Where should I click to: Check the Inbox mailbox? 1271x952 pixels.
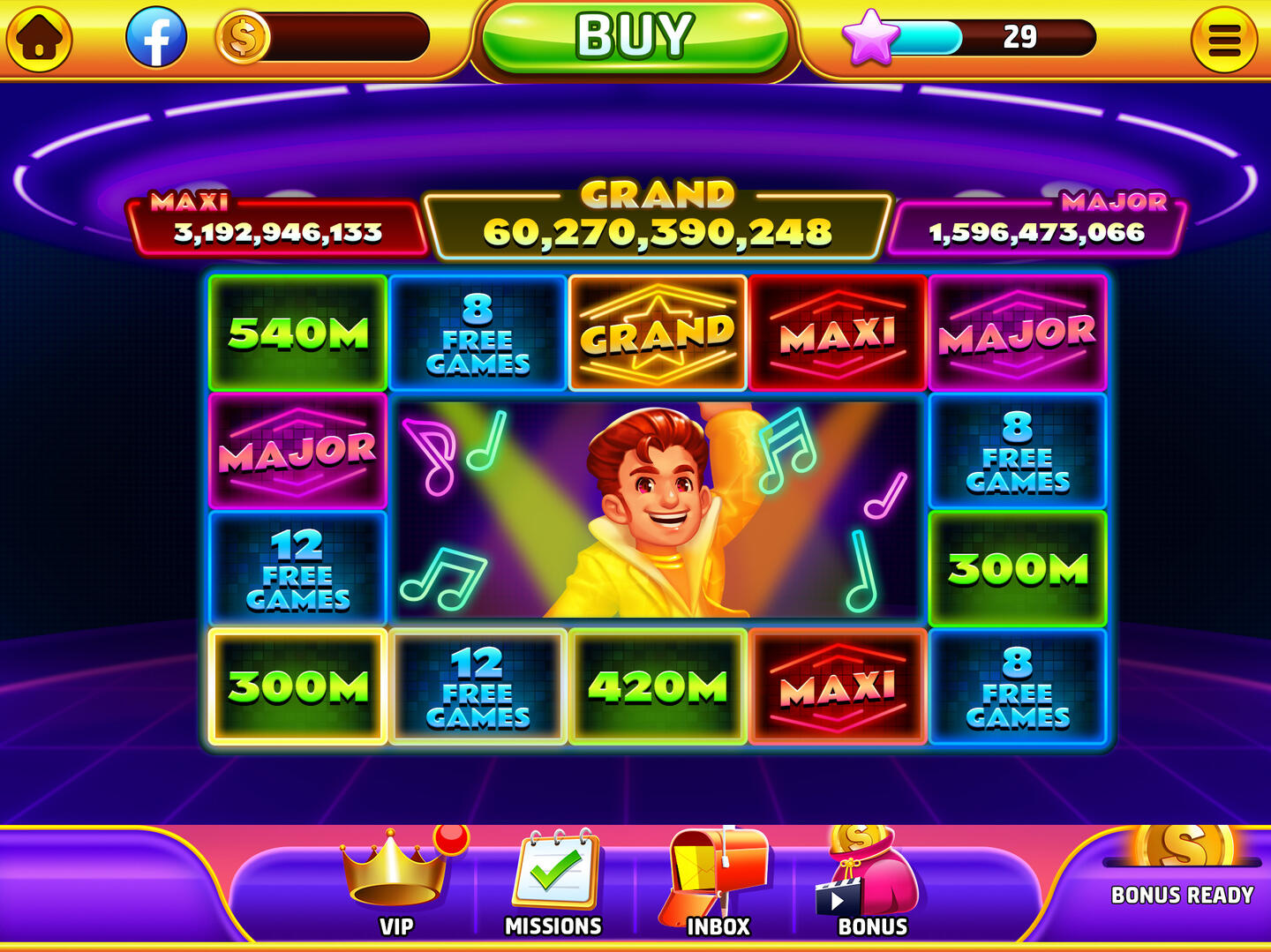(717, 881)
